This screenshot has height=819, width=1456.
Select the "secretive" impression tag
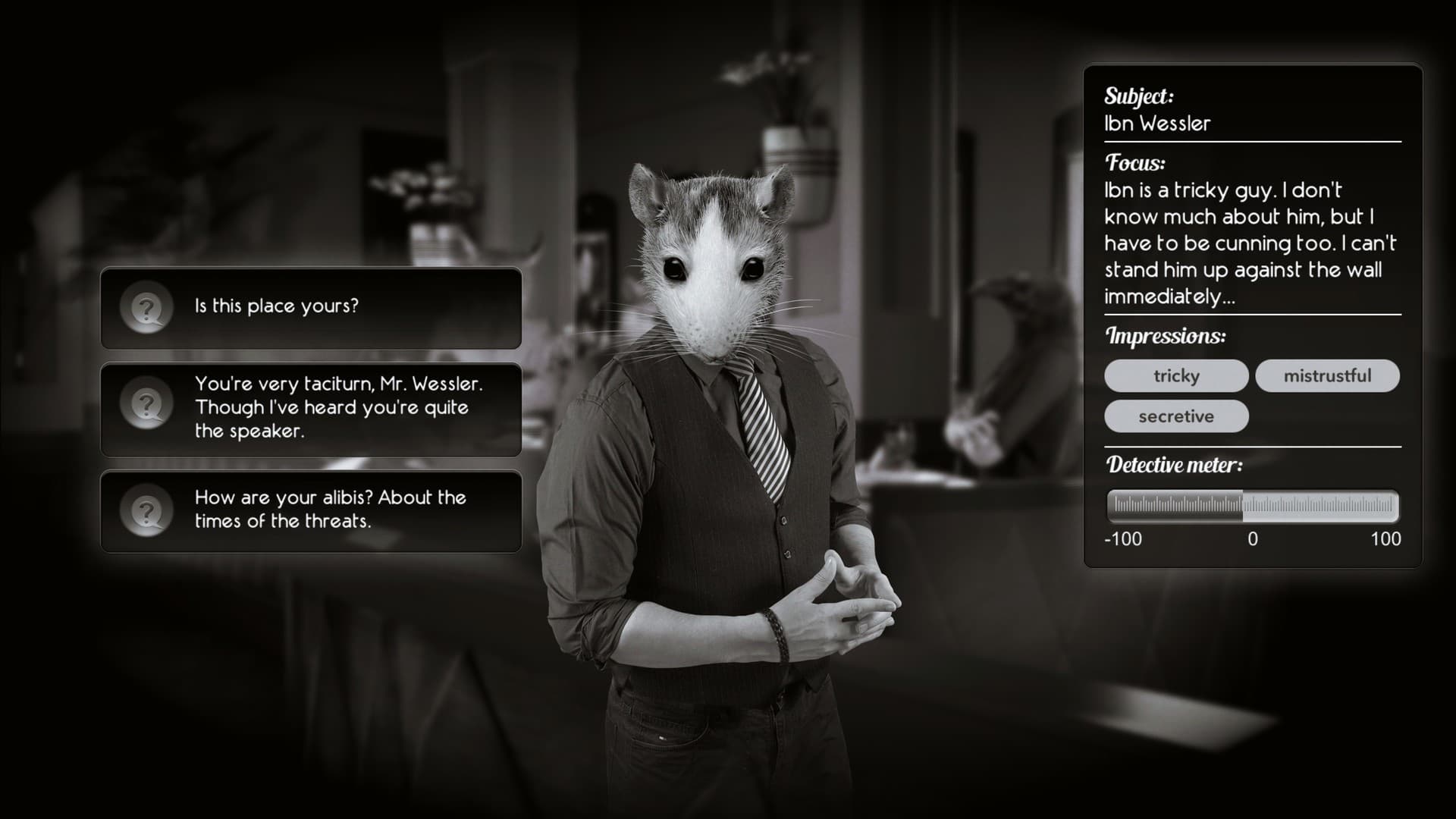[1176, 416]
